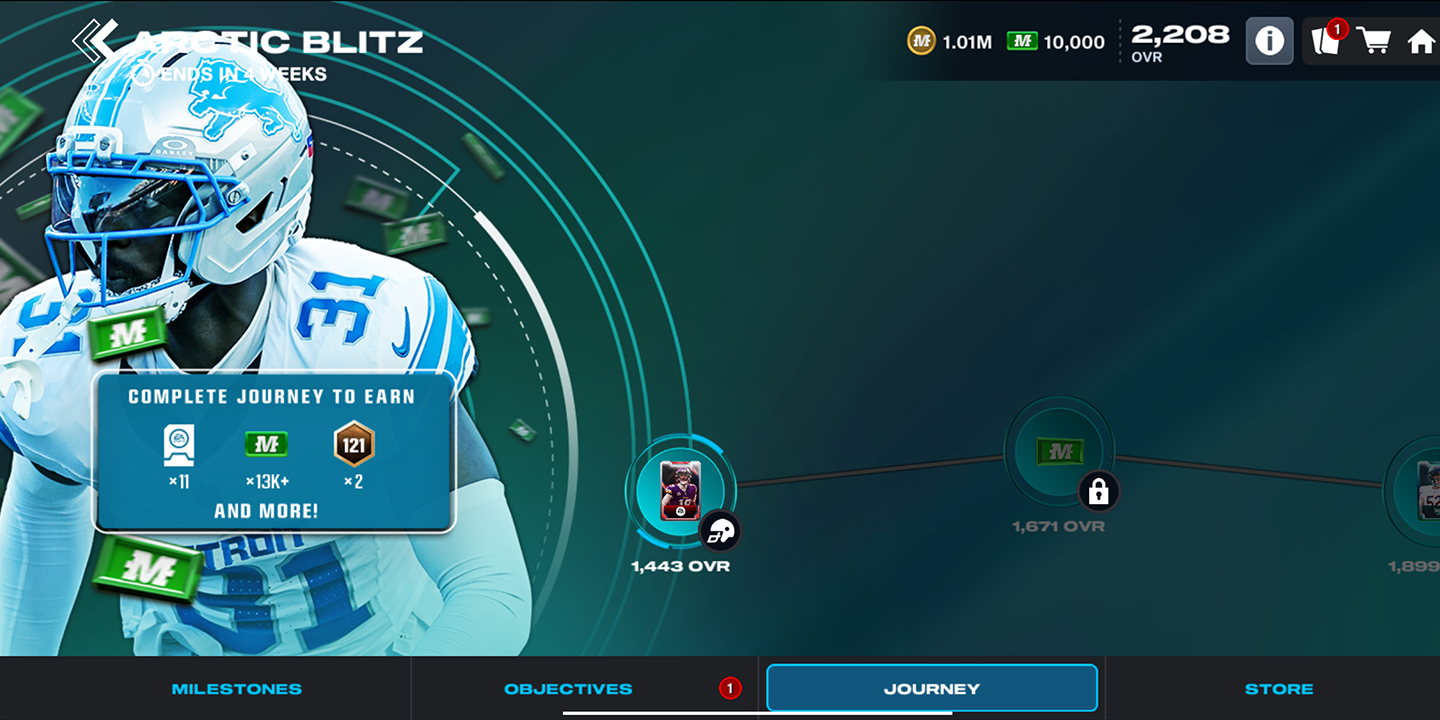This screenshot has height=720, width=1440.
Task: Tap the green Madden Cash balance icon
Action: [1022, 42]
